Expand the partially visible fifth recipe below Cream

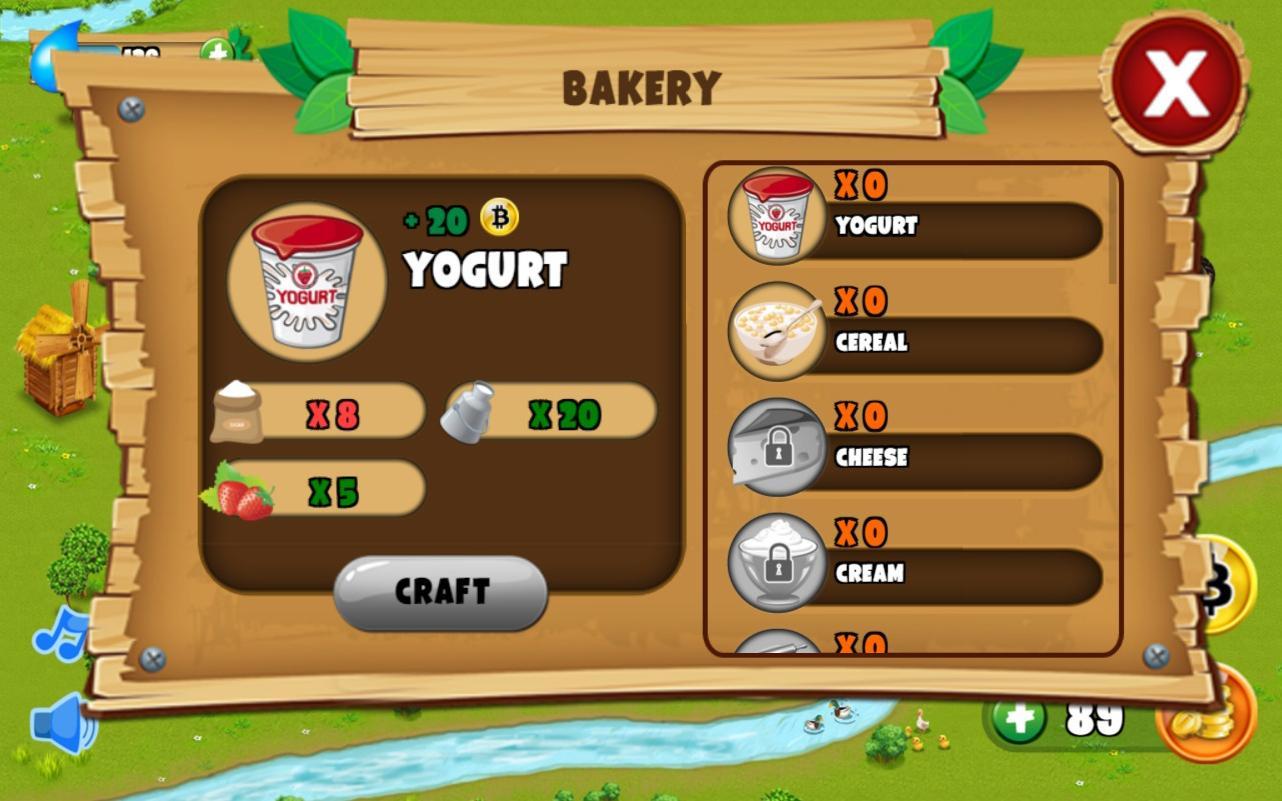(x=779, y=645)
